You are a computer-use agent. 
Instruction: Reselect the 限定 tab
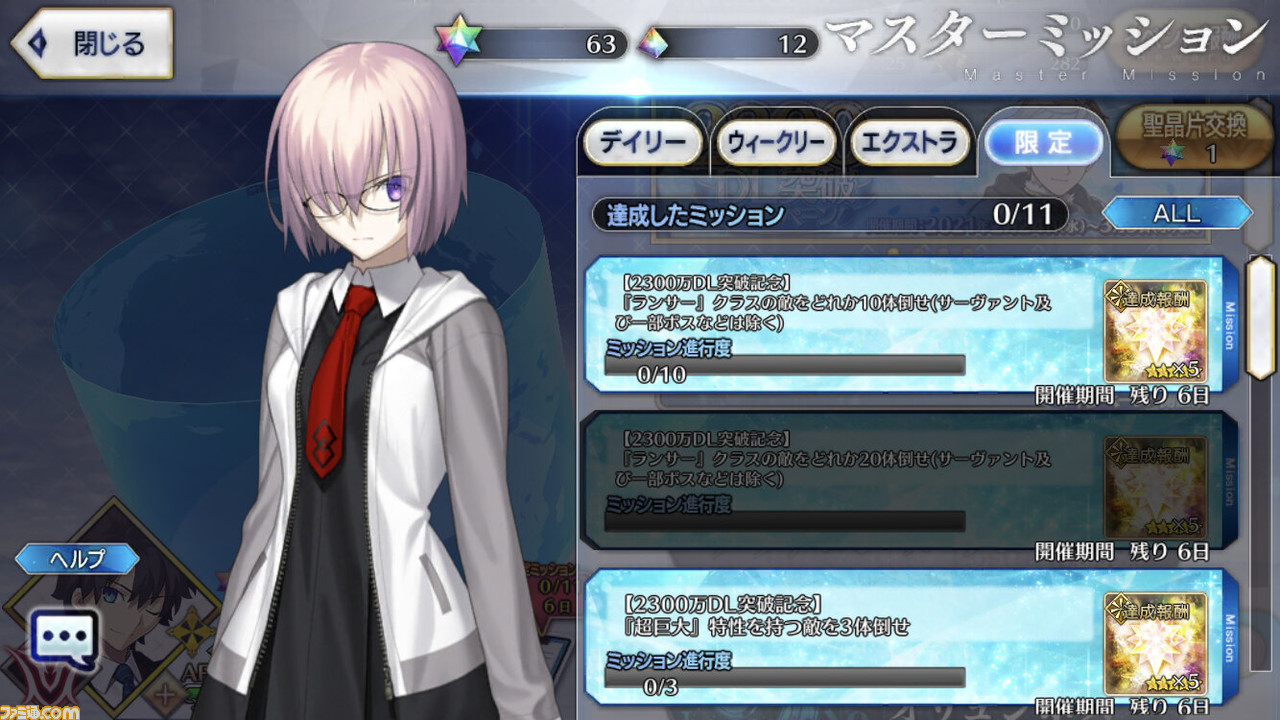(x=1044, y=144)
